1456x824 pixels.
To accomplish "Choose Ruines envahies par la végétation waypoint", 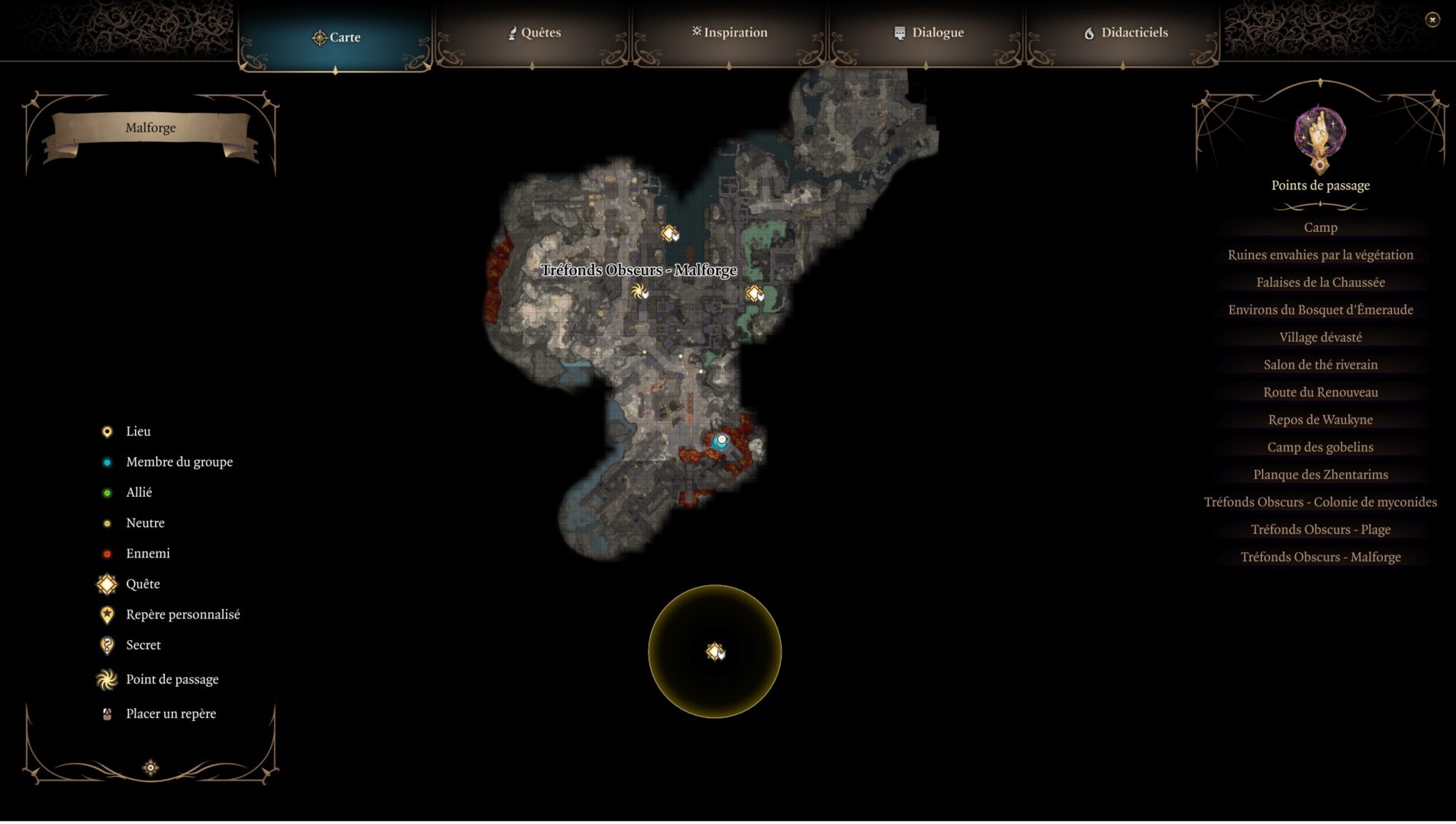I will click(x=1320, y=255).
